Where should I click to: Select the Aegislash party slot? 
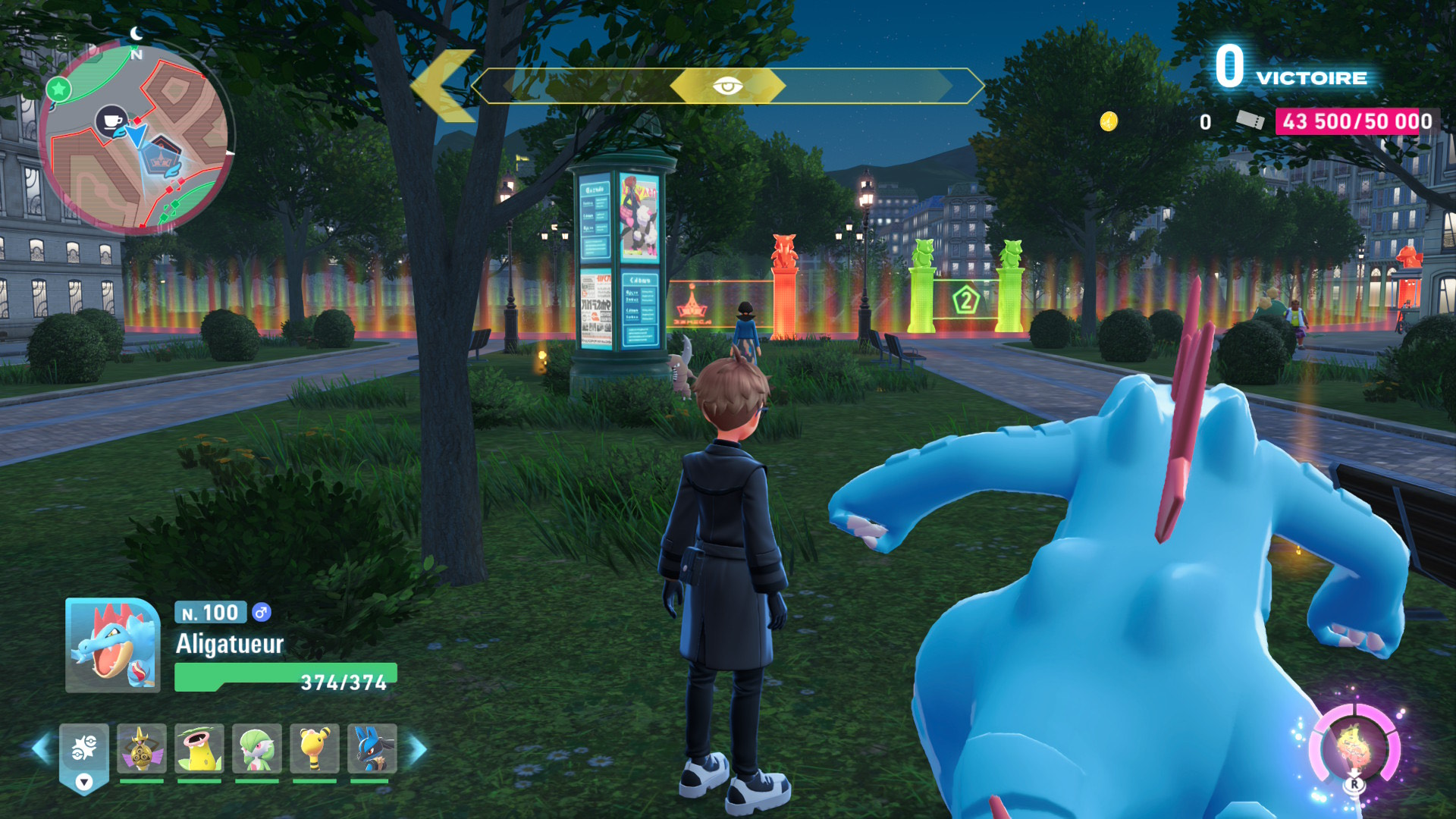[x=141, y=749]
